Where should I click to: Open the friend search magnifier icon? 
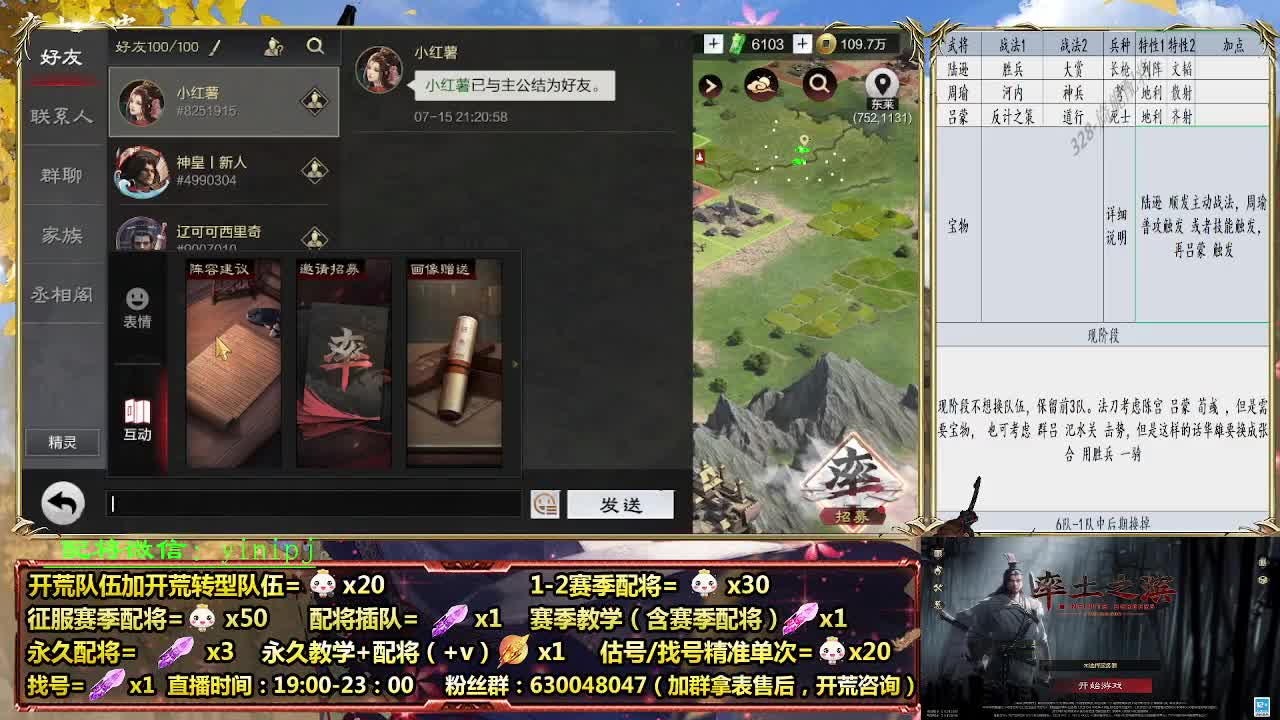click(316, 46)
